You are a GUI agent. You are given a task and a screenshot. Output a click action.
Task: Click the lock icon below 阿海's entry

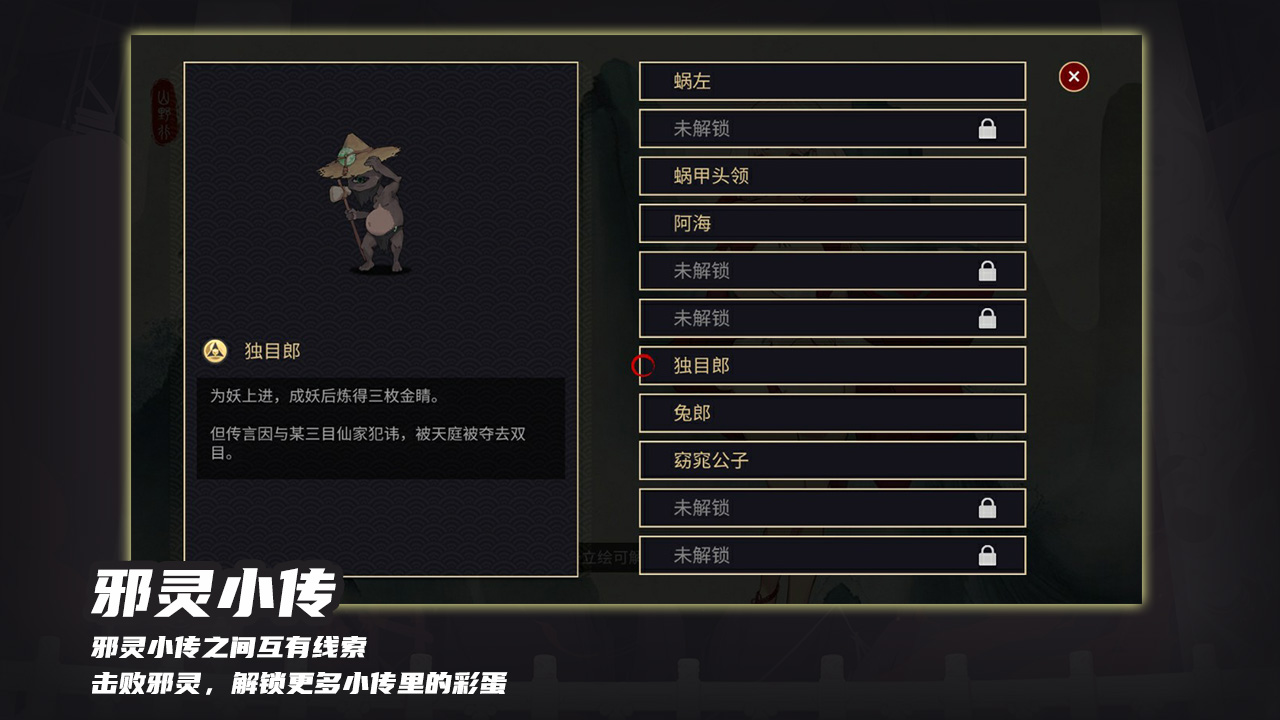989,271
